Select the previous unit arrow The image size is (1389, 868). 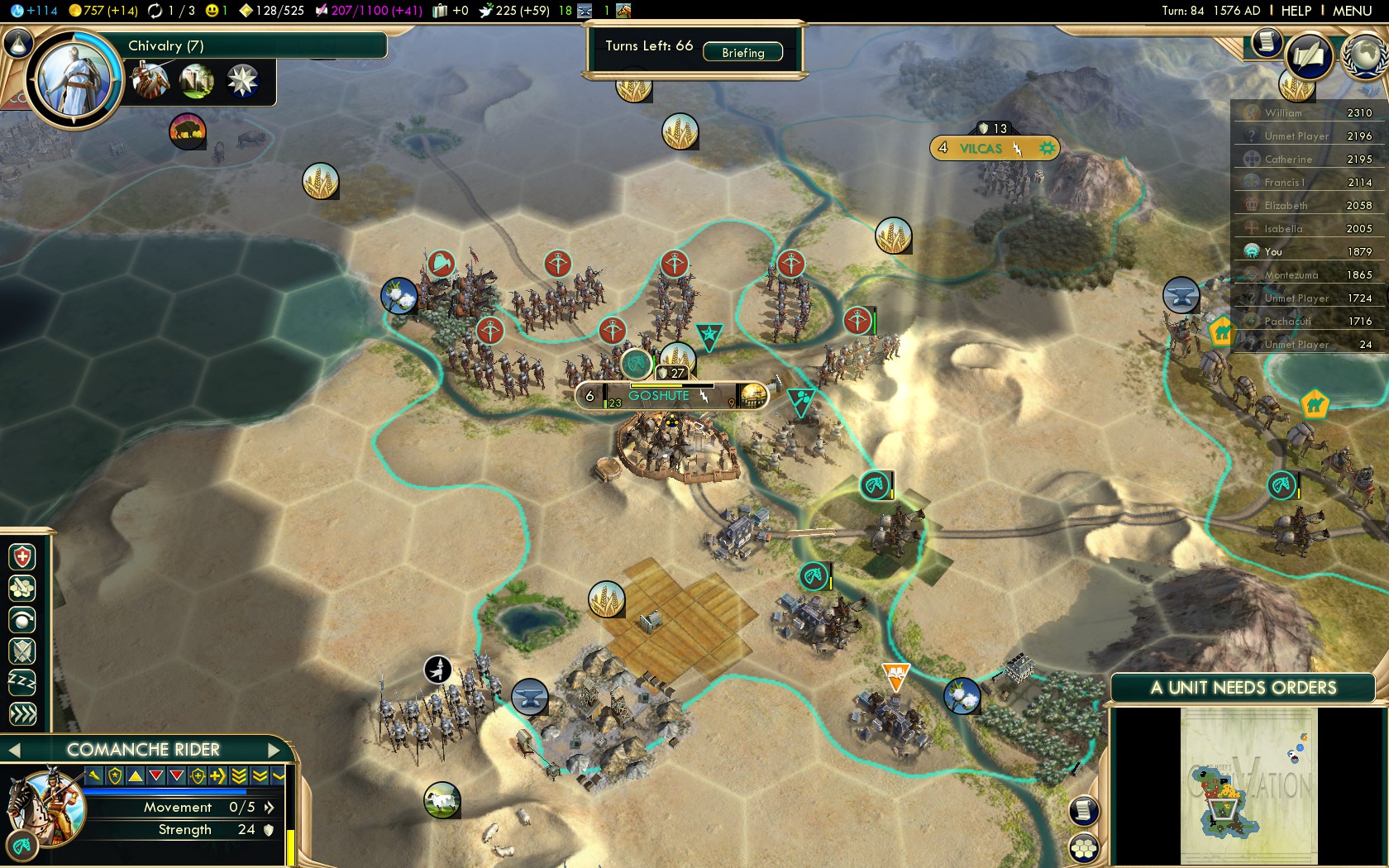pyautogui.click(x=14, y=750)
